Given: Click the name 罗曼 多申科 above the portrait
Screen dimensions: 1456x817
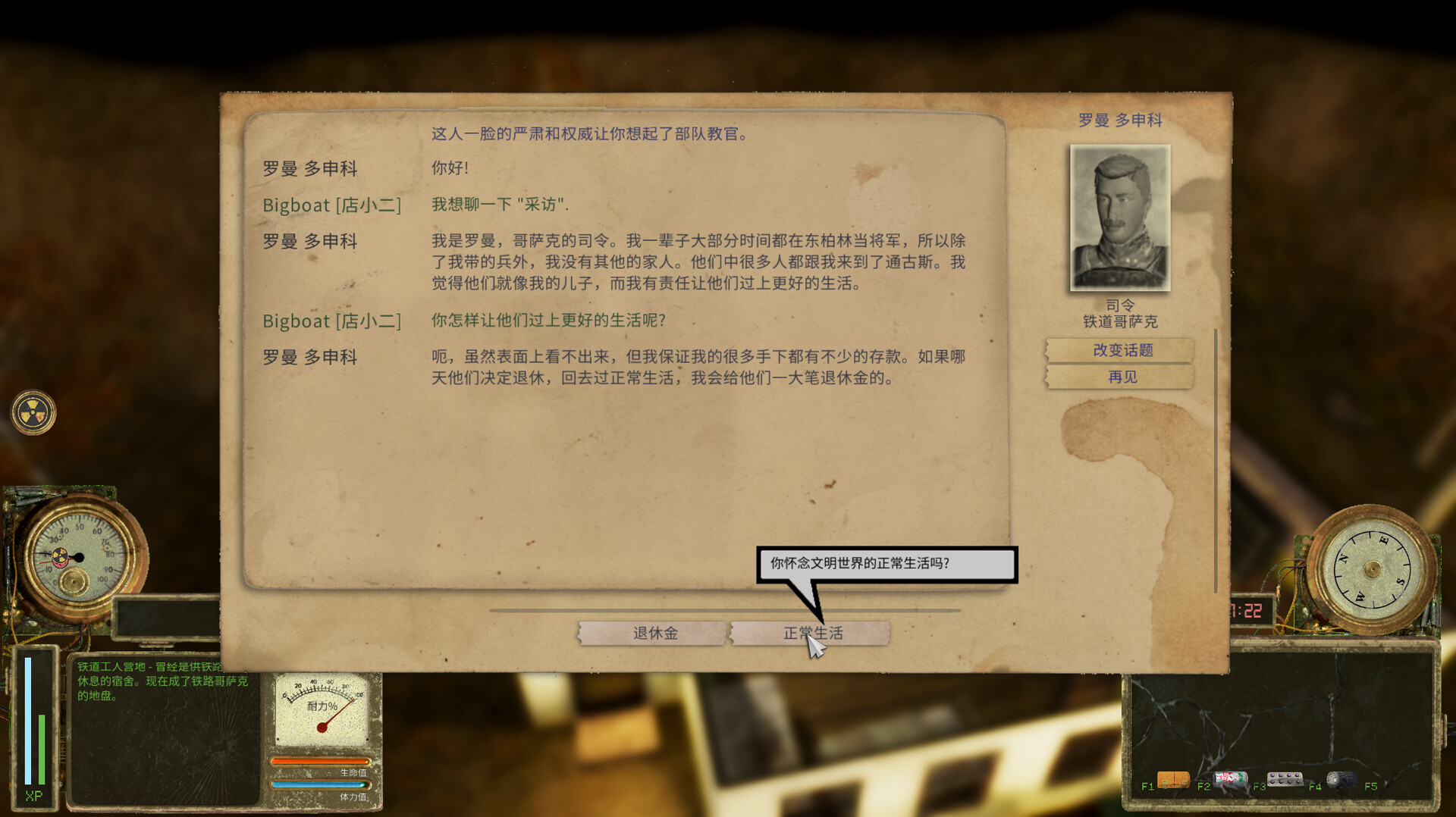Looking at the screenshot, I should (x=1119, y=120).
